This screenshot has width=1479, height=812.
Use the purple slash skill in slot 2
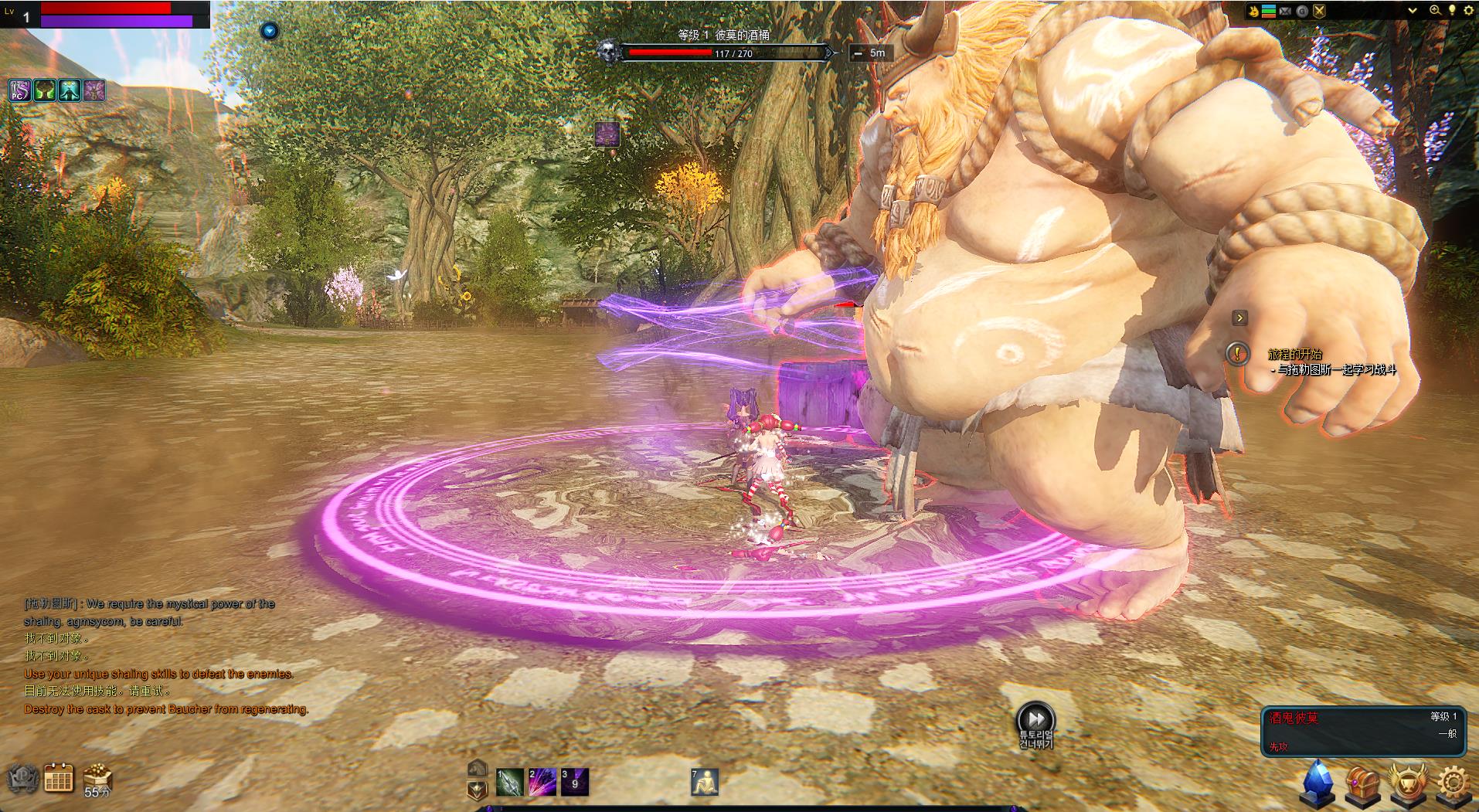coord(542,782)
